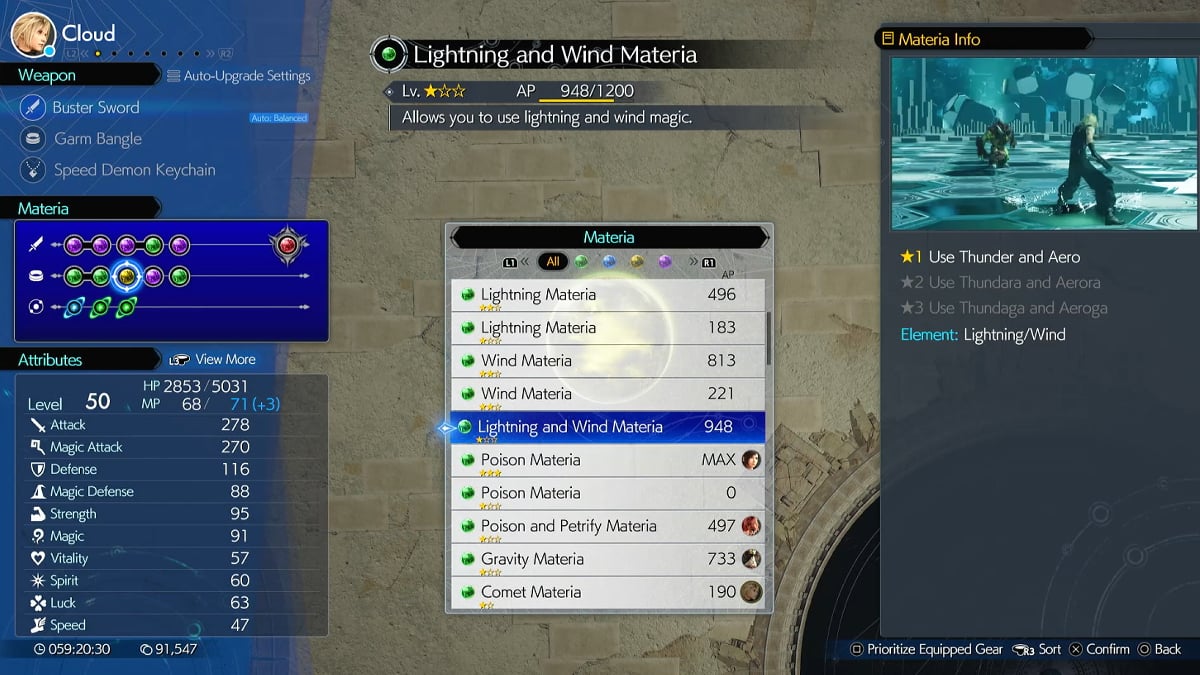Pick the Comet Materia row

click(x=607, y=592)
